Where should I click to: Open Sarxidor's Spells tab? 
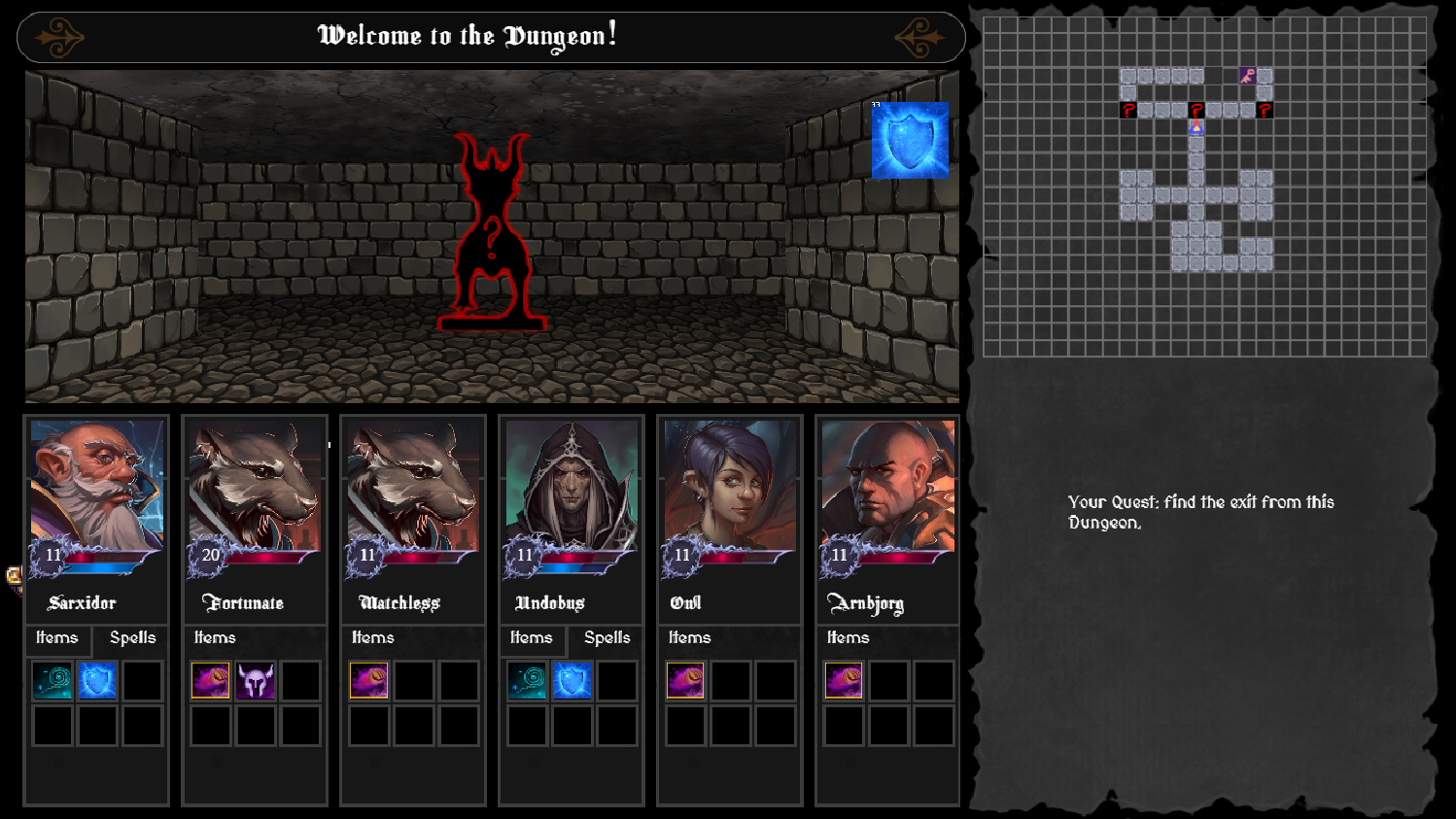click(x=132, y=638)
